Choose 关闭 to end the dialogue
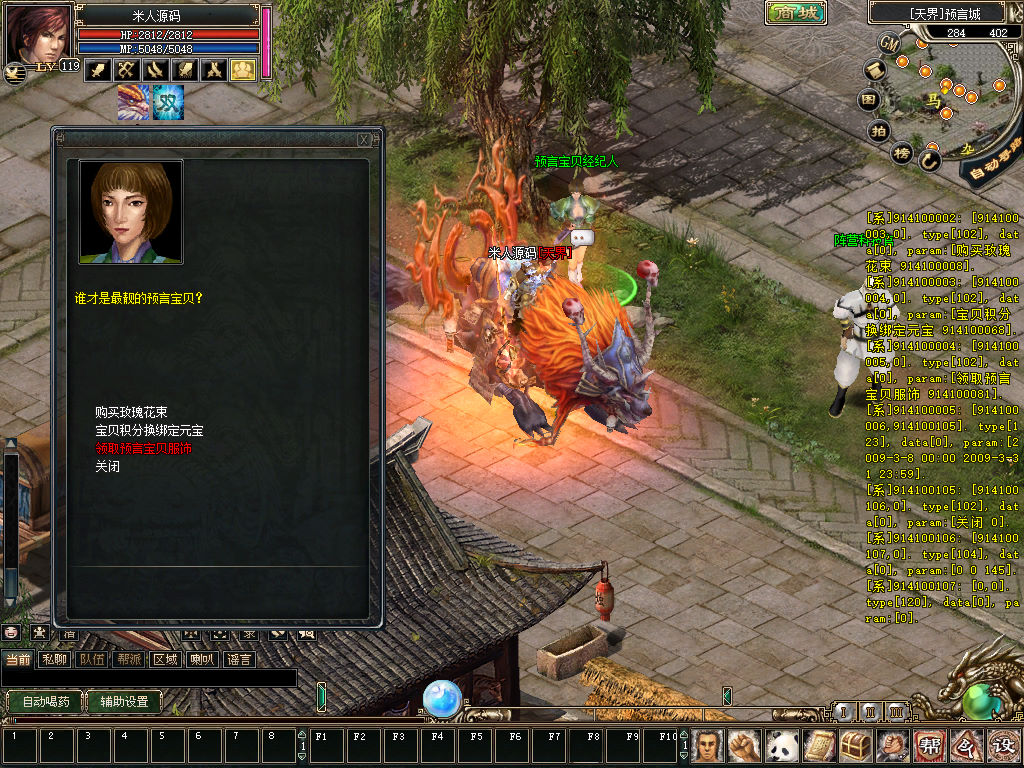This screenshot has width=1024, height=768. [107, 466]
